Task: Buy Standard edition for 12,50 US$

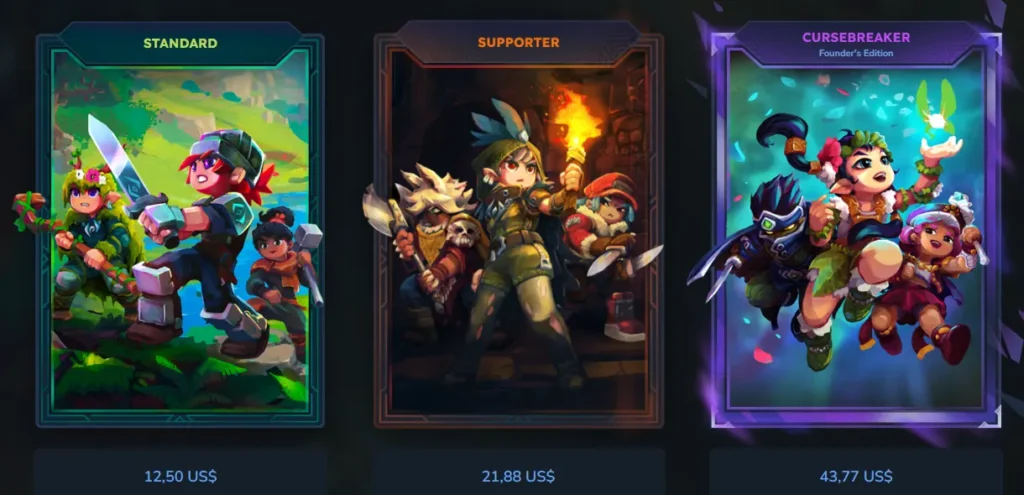Action: click(x=180, y=475)
